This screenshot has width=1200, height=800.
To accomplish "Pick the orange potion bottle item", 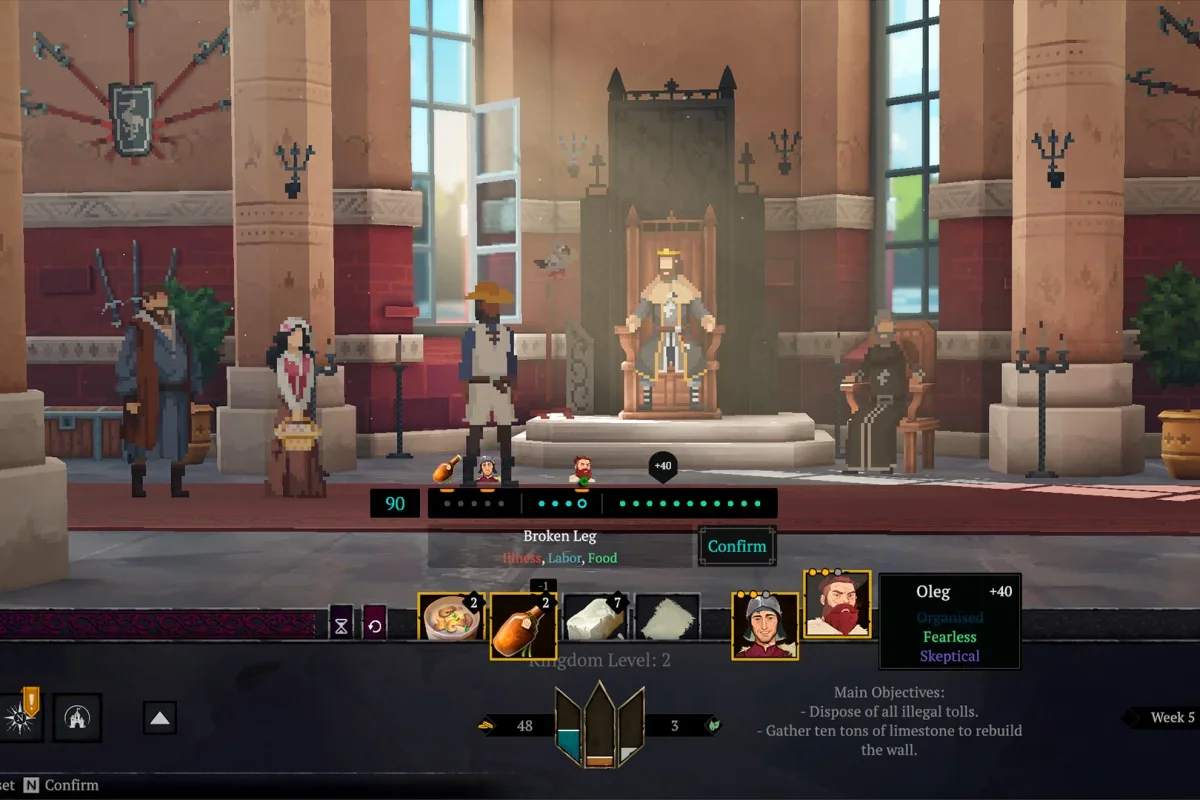I will point(523,625).
